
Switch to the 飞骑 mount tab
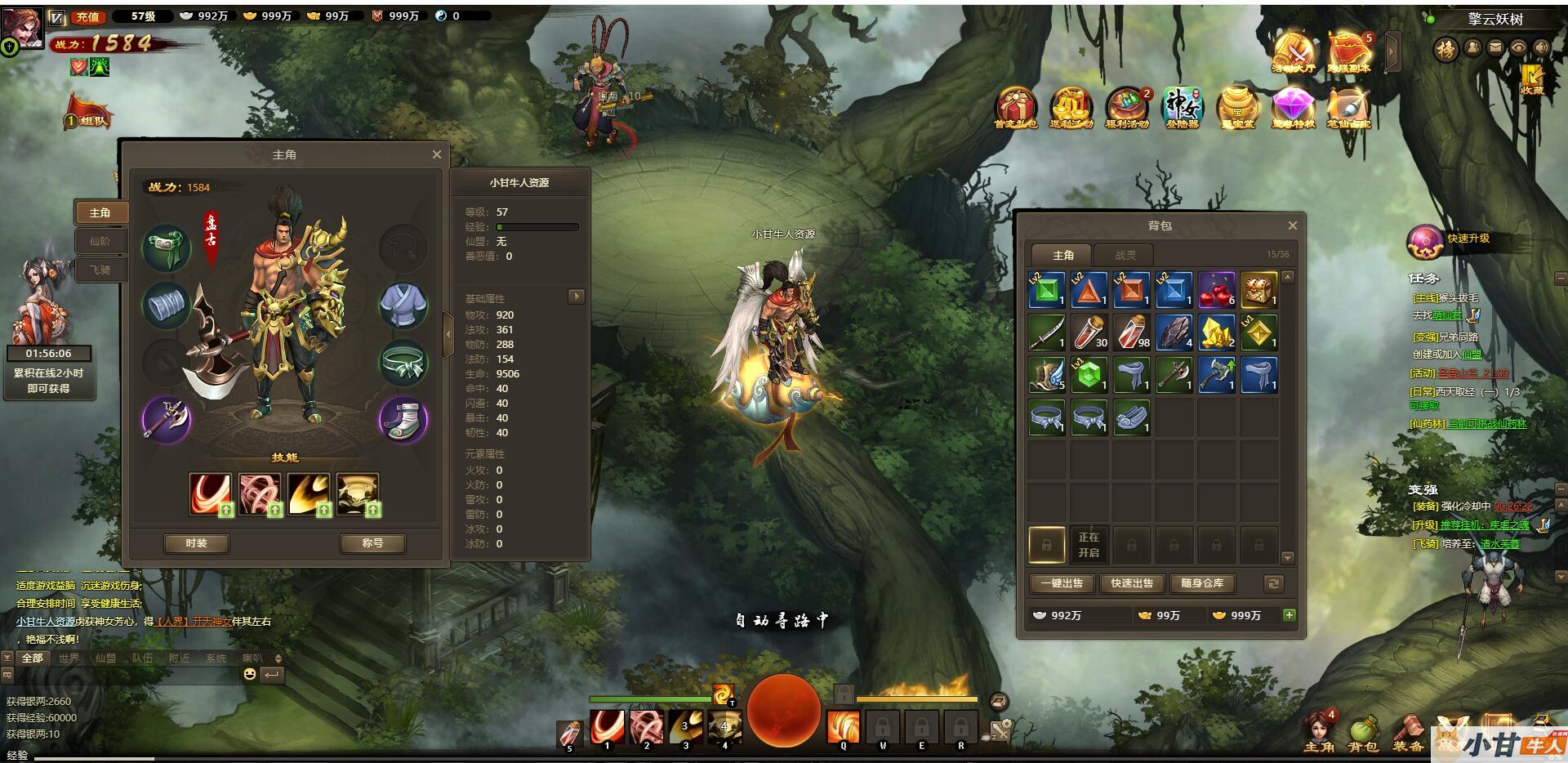coord(100,270)
